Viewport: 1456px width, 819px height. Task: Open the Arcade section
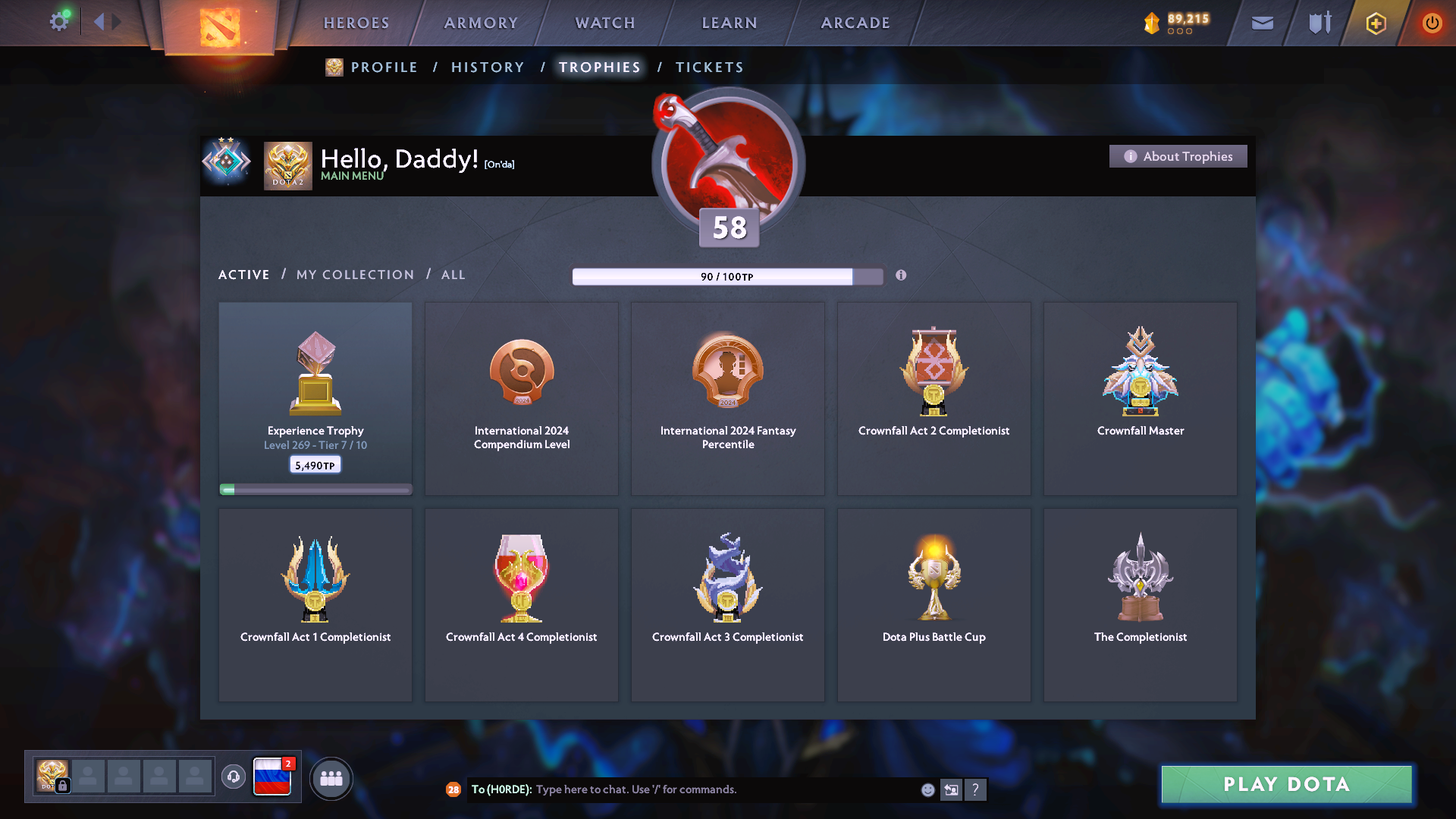click(x=855, y=23)
